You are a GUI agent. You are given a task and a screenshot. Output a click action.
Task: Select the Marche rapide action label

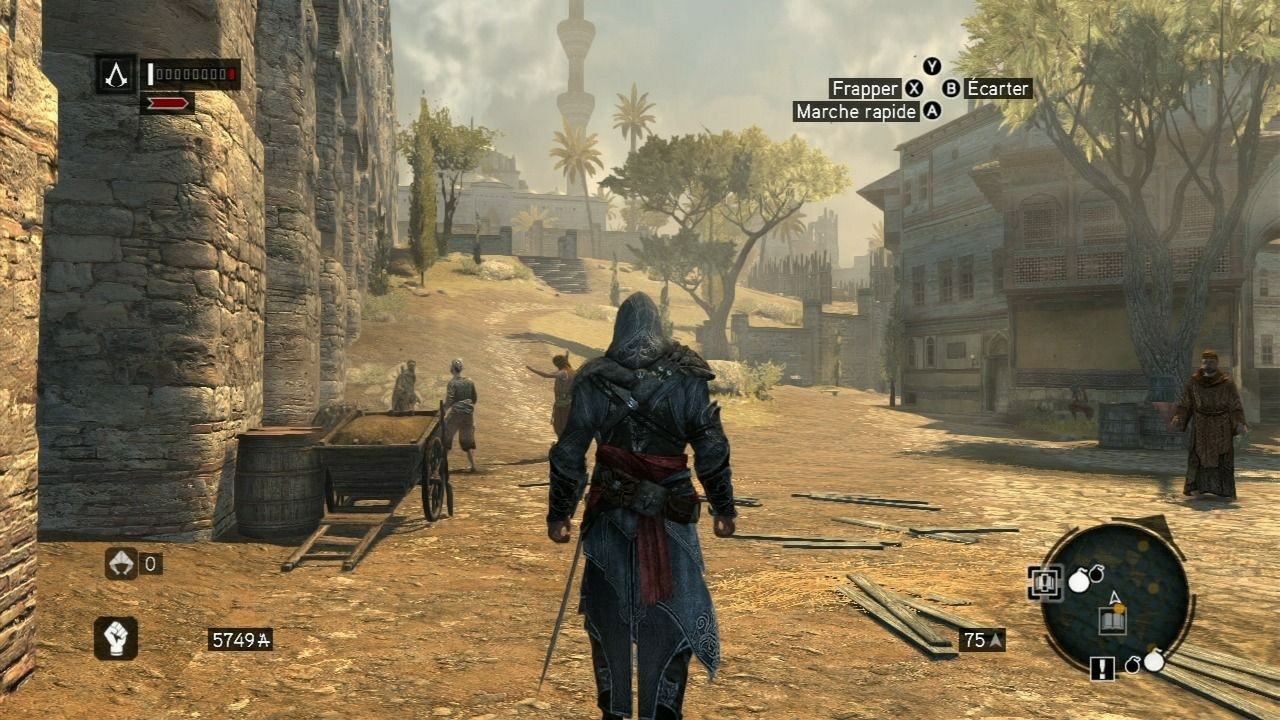pyautogui.click(x=855, y=113)
